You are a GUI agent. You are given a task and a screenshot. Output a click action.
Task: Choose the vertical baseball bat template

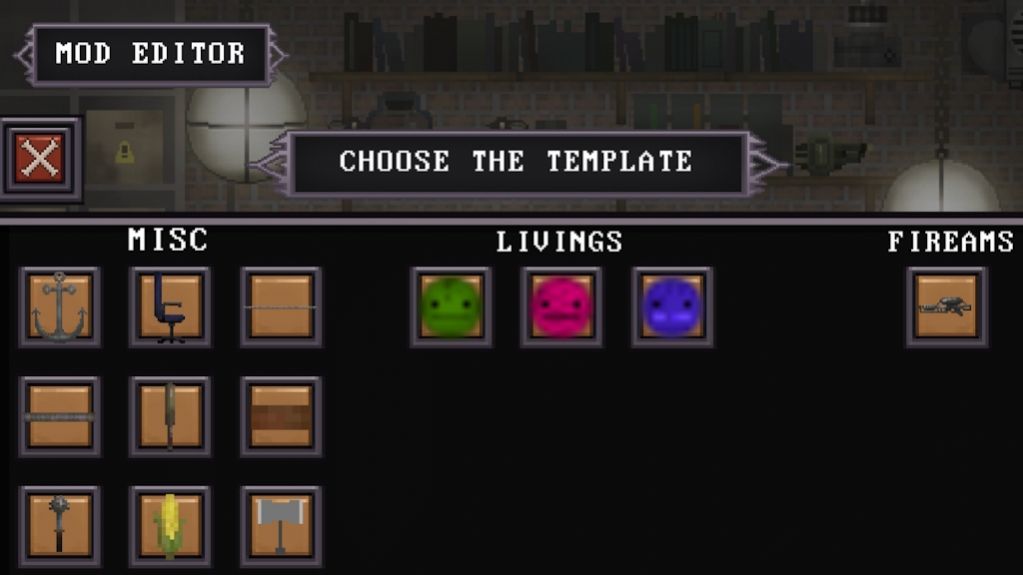click(170, 417)
